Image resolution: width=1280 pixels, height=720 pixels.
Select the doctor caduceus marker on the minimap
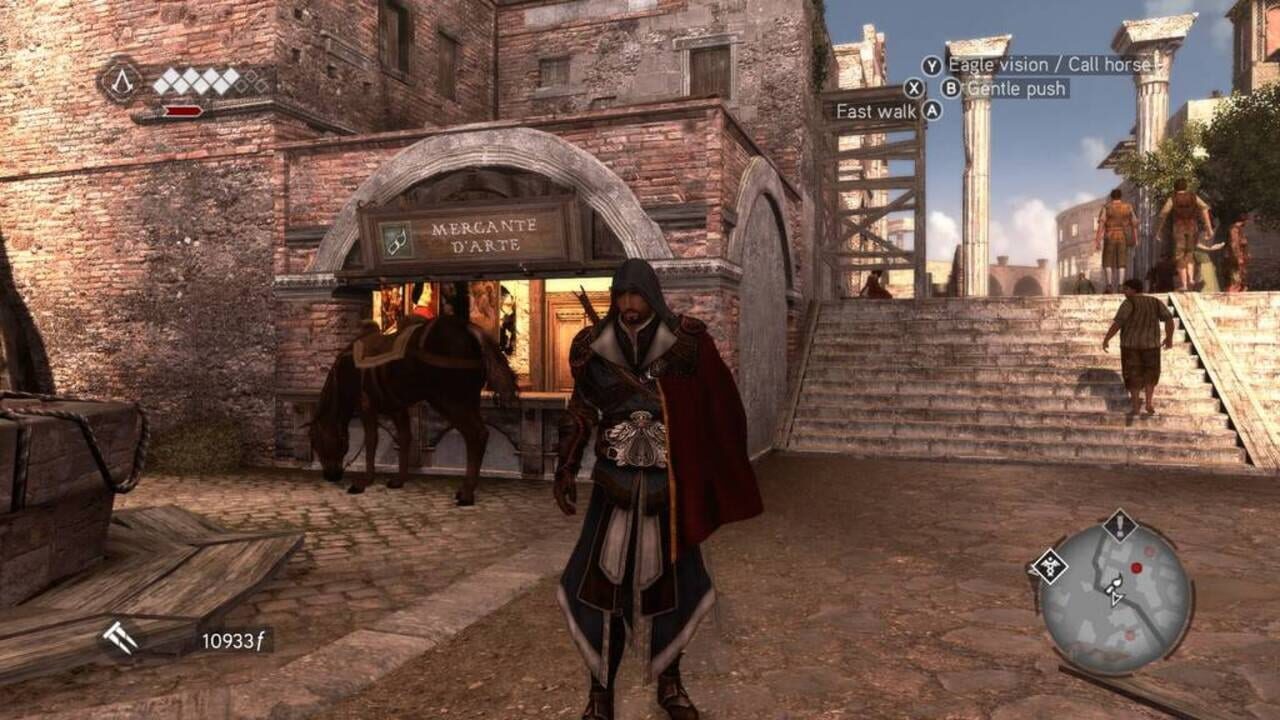tap(1051, 567)
